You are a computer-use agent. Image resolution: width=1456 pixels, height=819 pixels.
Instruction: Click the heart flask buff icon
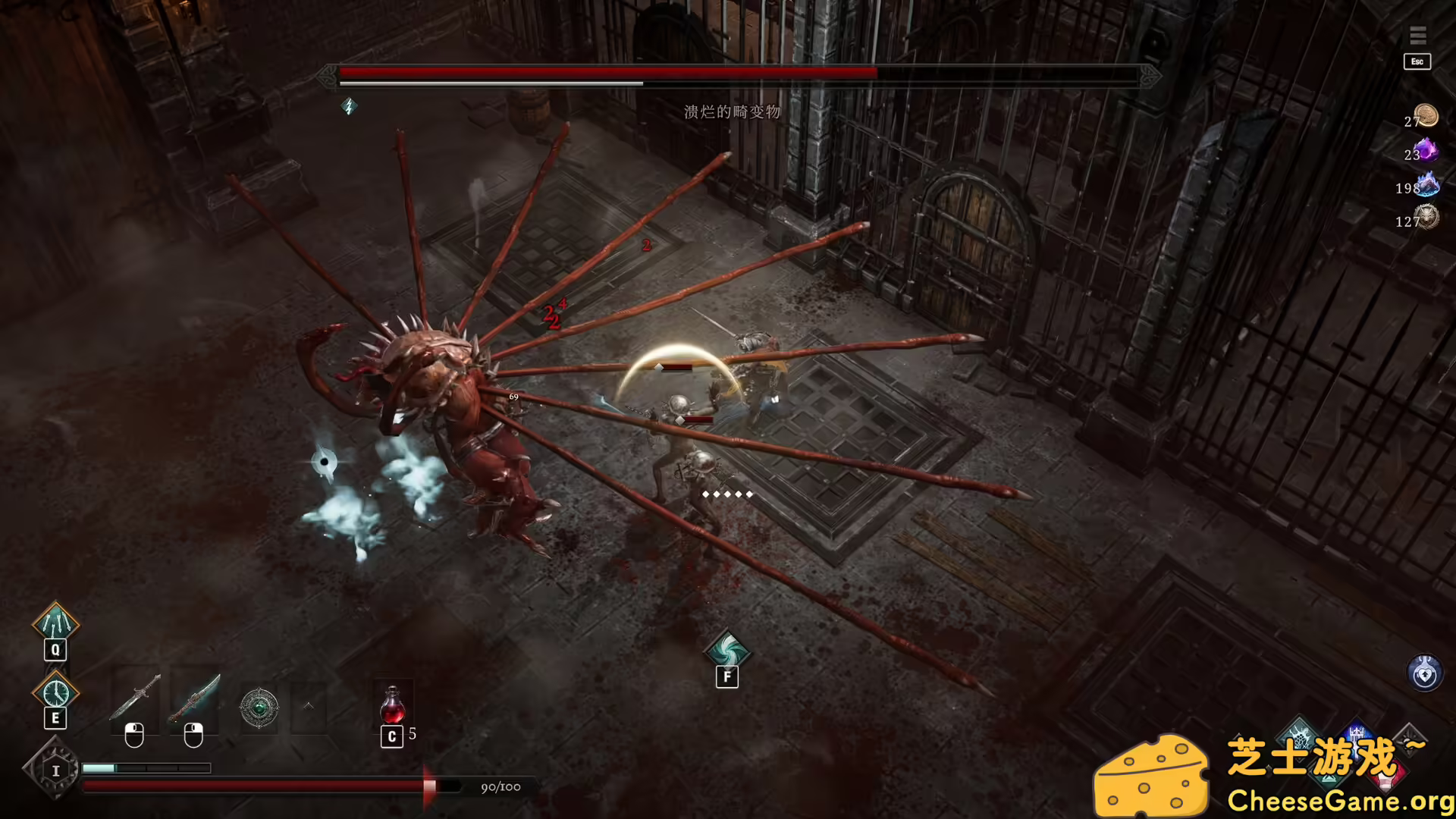1424,673
